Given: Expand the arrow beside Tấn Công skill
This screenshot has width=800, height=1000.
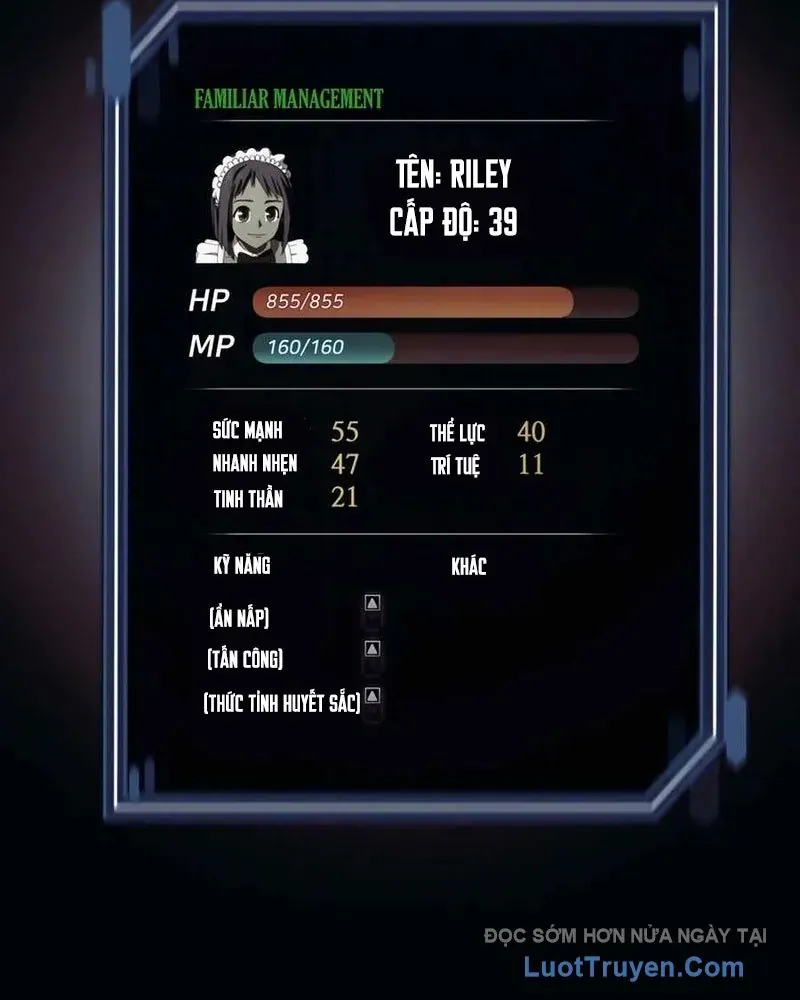Looking at the screenshot, I should pyautogui.click(x=372, y=649).
